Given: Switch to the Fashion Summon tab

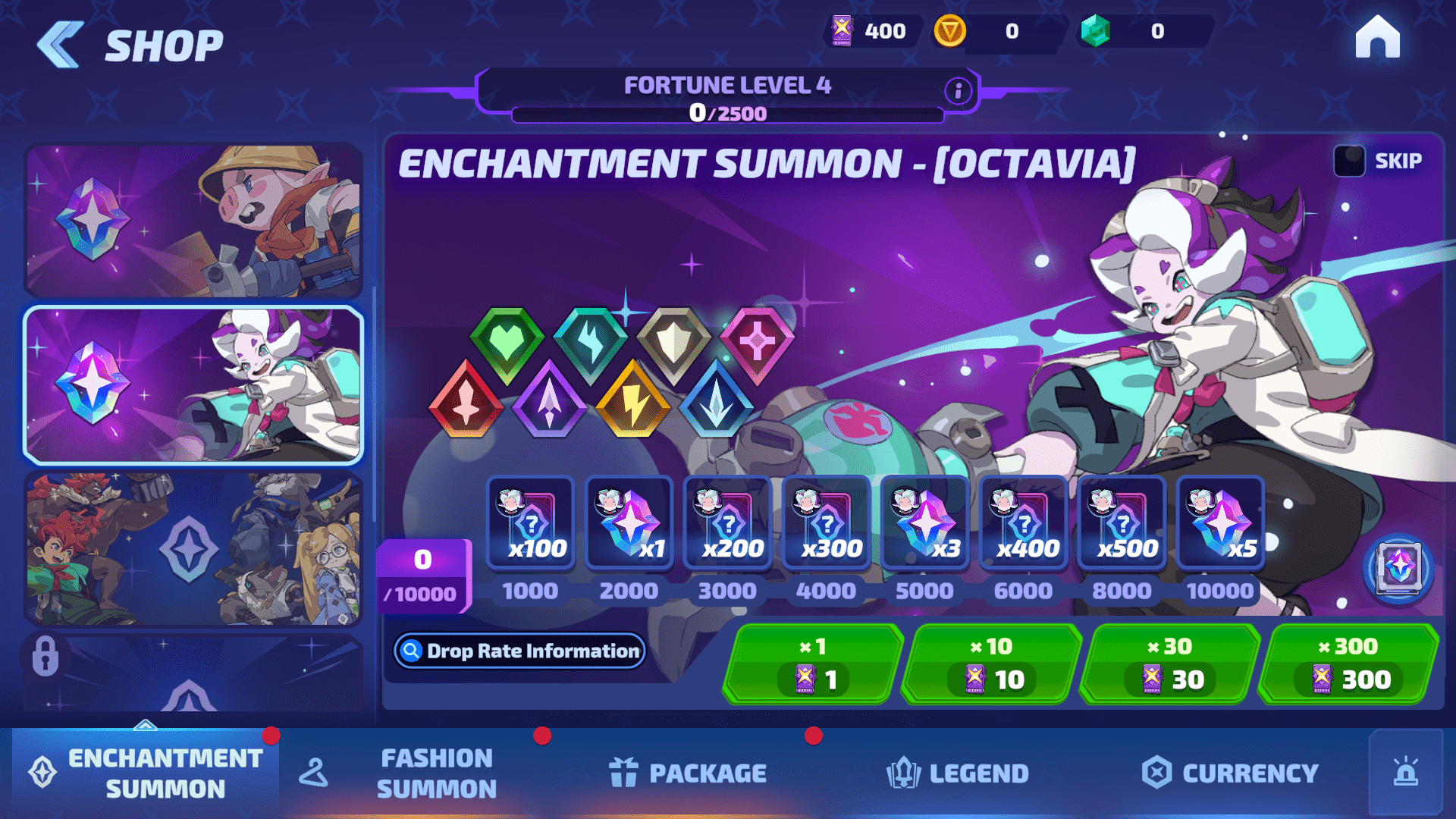Looking at the screenshot, I should 435,773.
